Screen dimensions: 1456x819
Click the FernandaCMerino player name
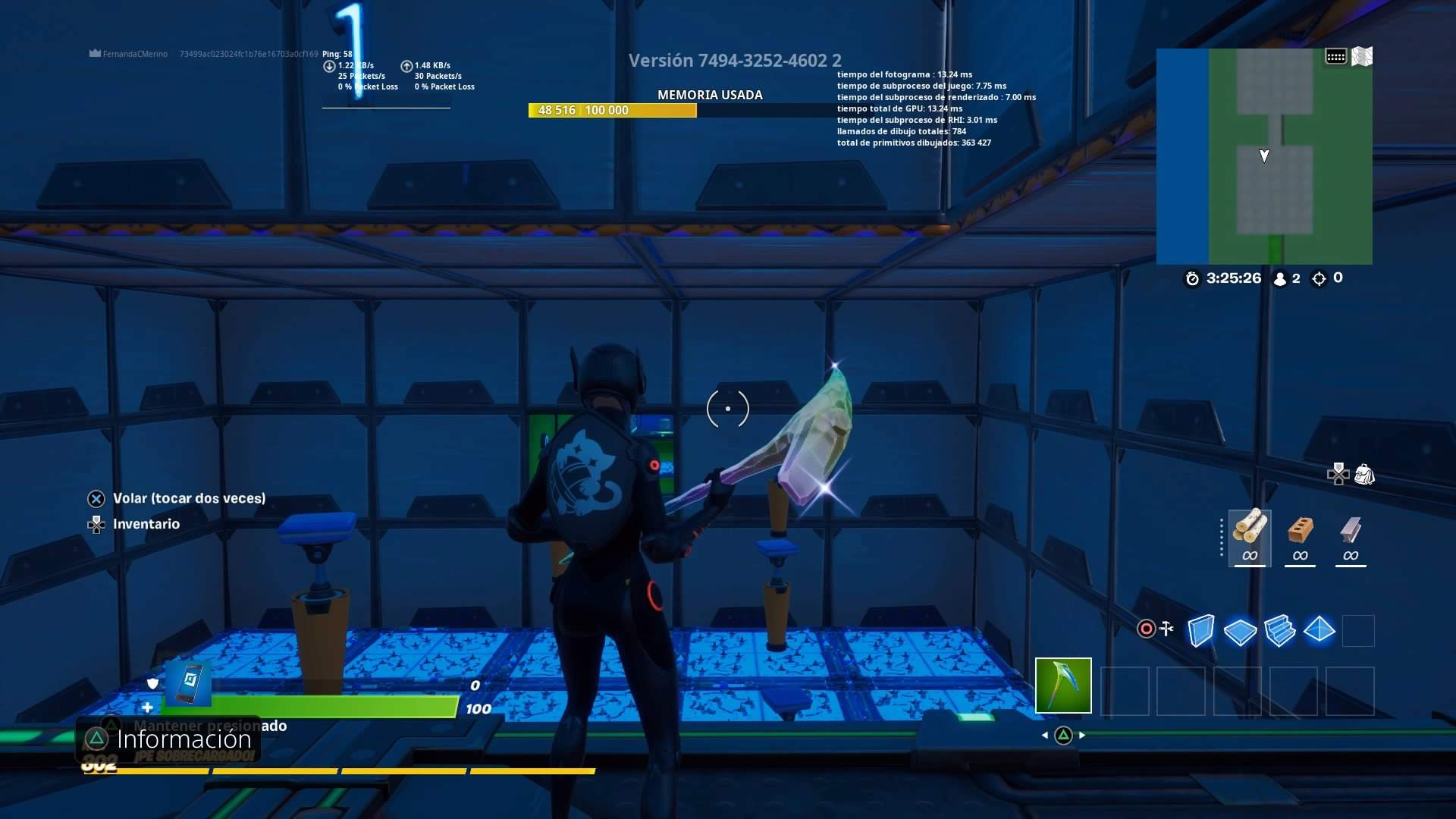(x=135, y=54)
